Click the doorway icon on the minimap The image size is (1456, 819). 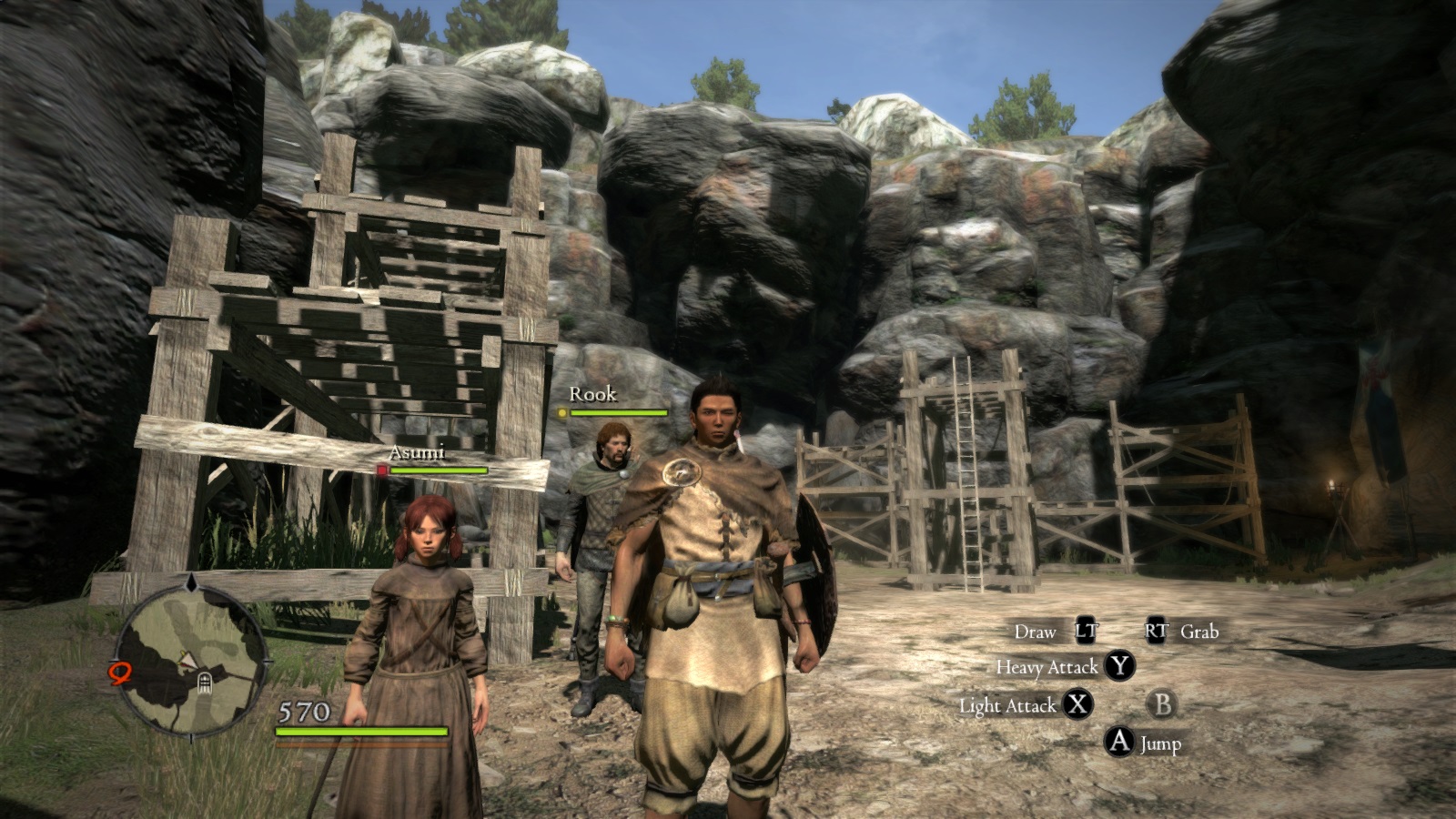(204, 682)
